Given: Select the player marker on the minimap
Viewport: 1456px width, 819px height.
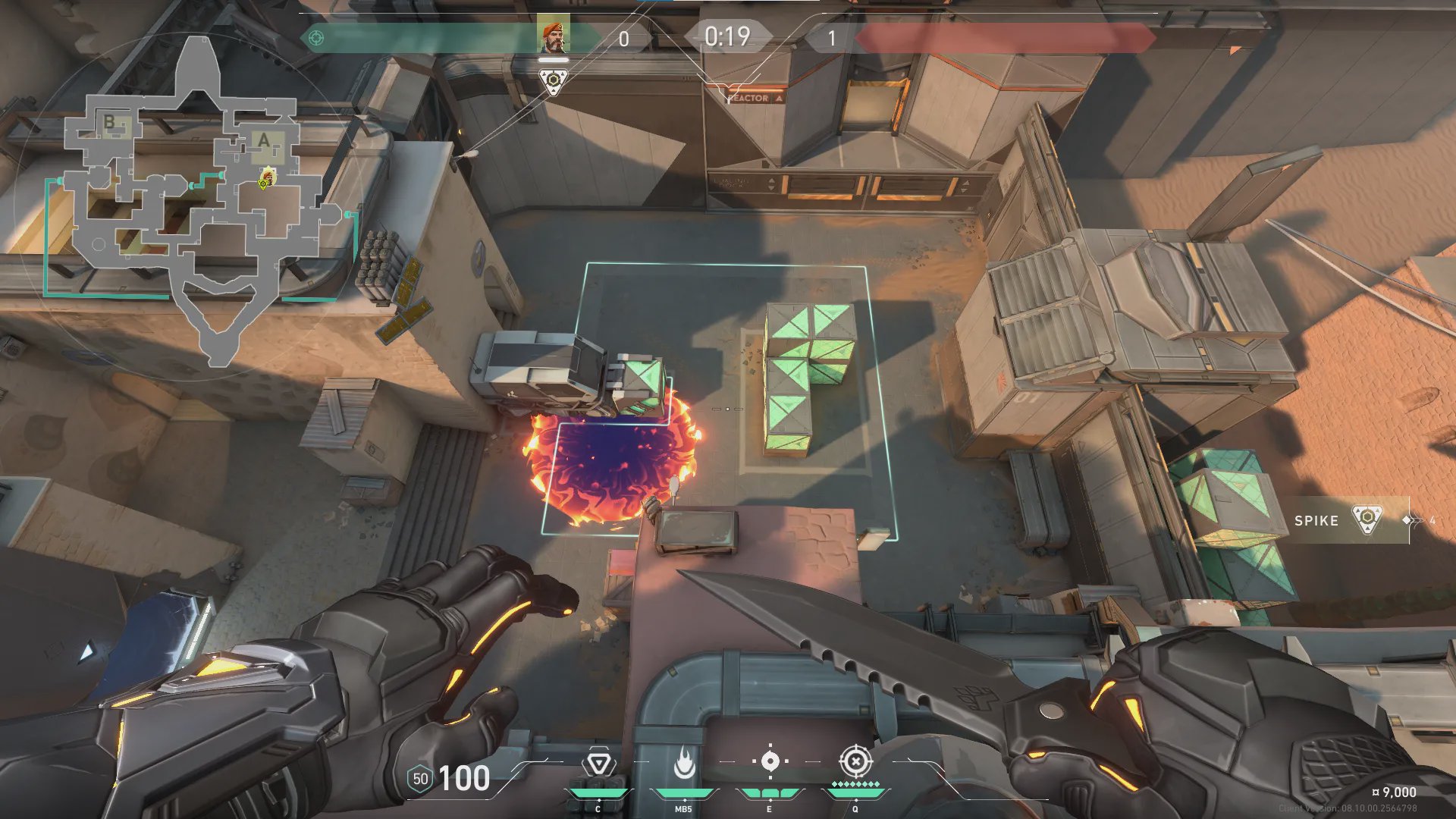Looking at the screenshot, I should [x=266, y=178].
